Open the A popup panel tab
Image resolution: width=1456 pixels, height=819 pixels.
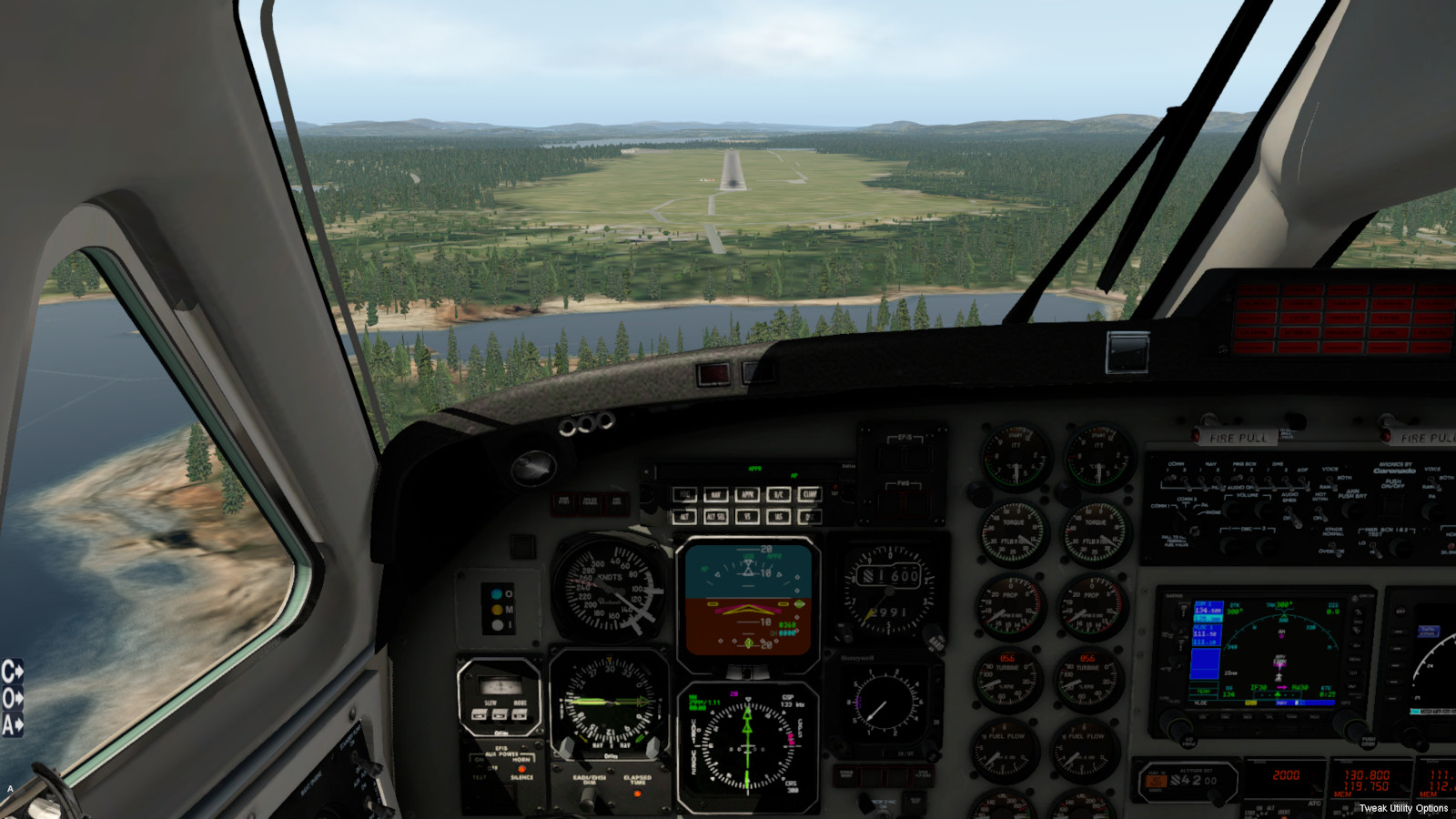pos(12,724)
